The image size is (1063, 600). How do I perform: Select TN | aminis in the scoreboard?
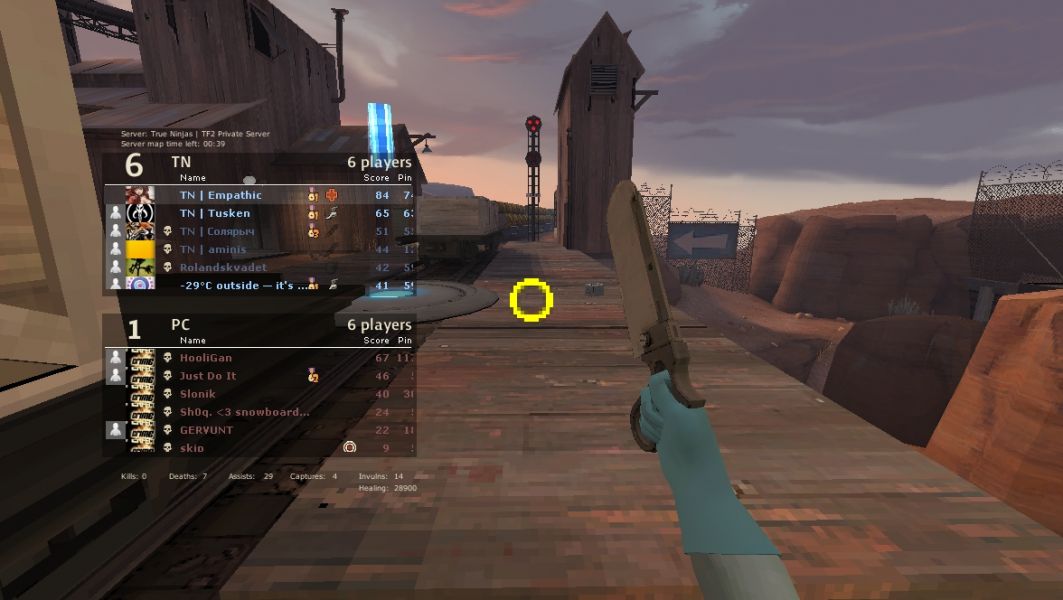click(x=260, y=249)
